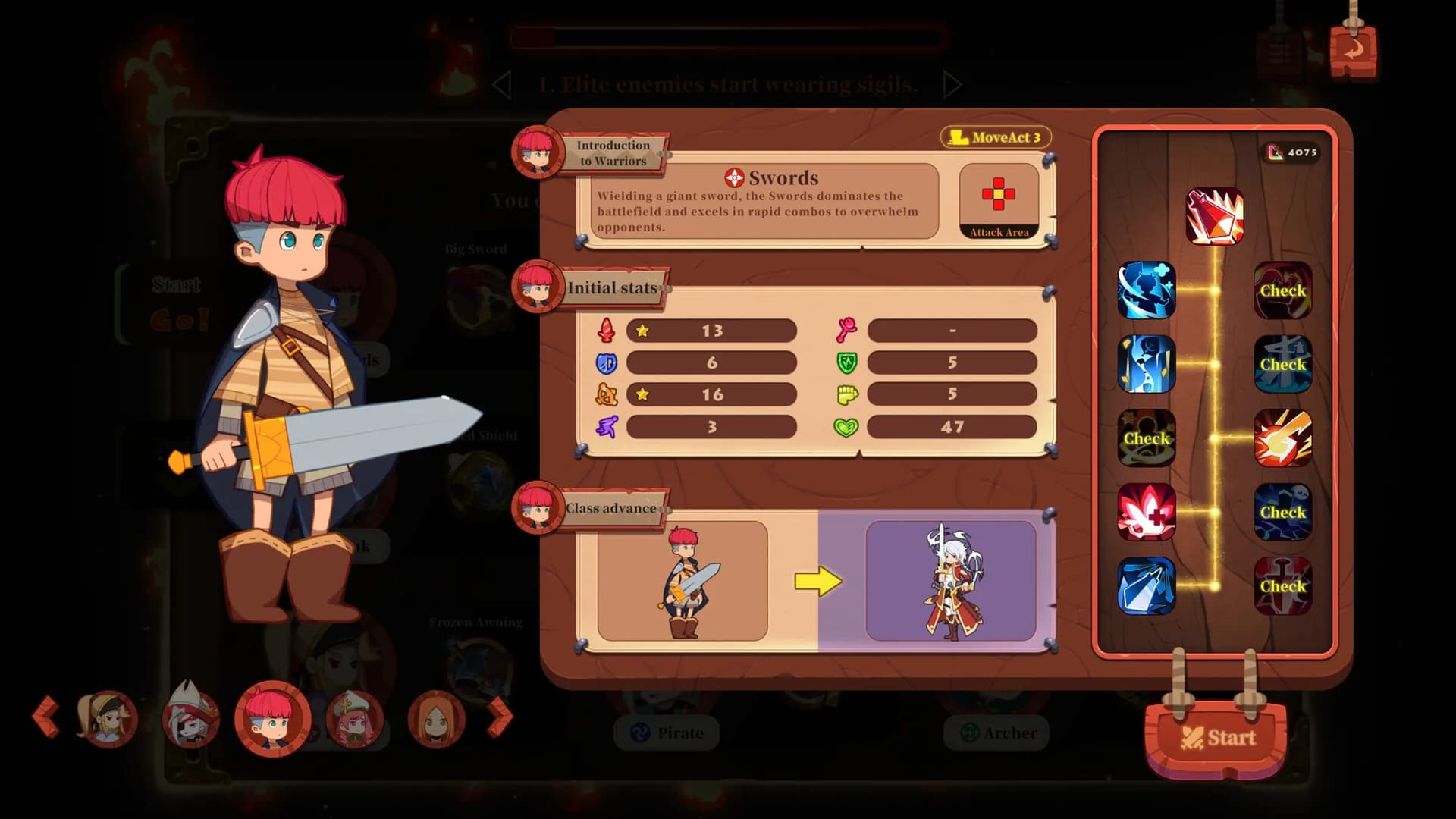Screen dimensions: 1456x819
Task: Show the previous characters with the left arrow
Action: click(x=46, y=716)
